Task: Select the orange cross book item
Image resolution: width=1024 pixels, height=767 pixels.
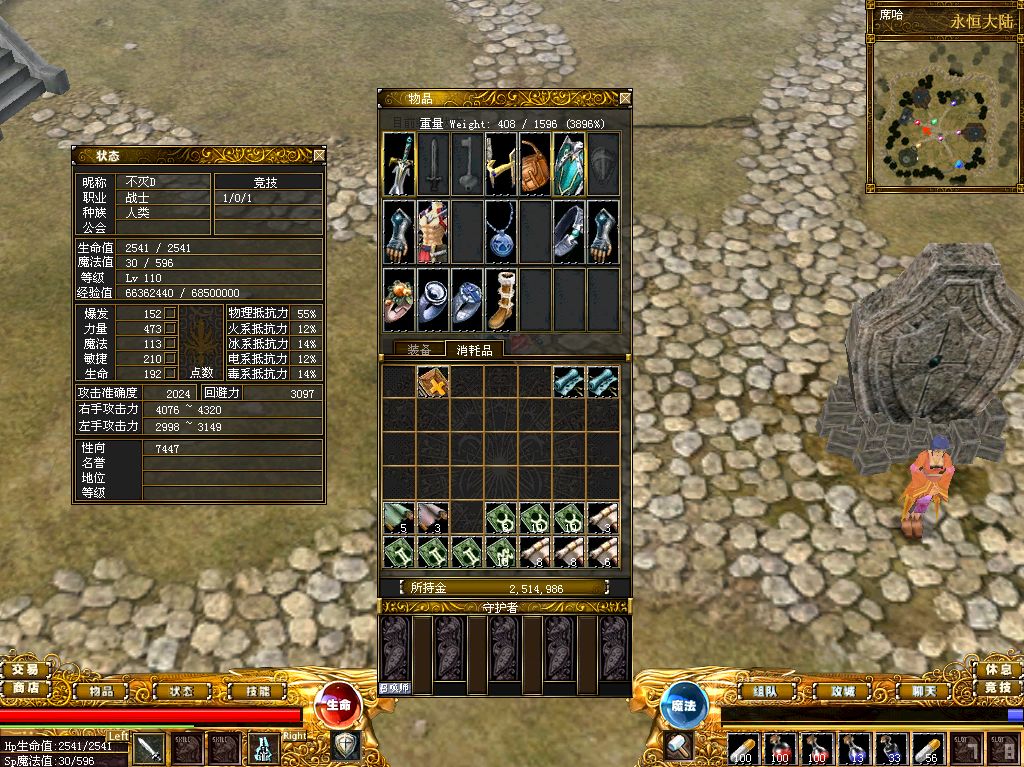Action: pos(432,382)
